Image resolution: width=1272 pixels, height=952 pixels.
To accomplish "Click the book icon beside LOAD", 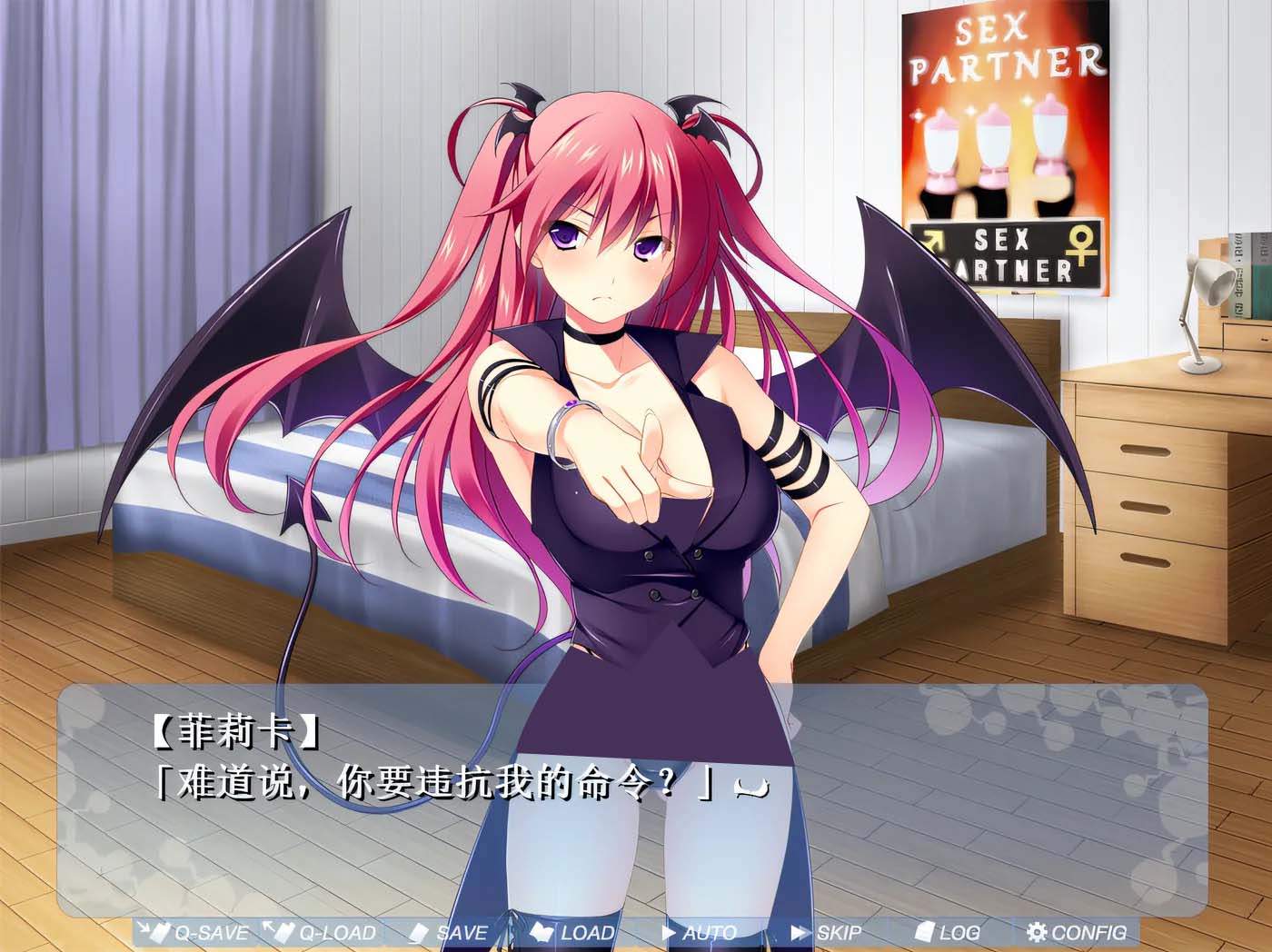I will pos(542,933).
